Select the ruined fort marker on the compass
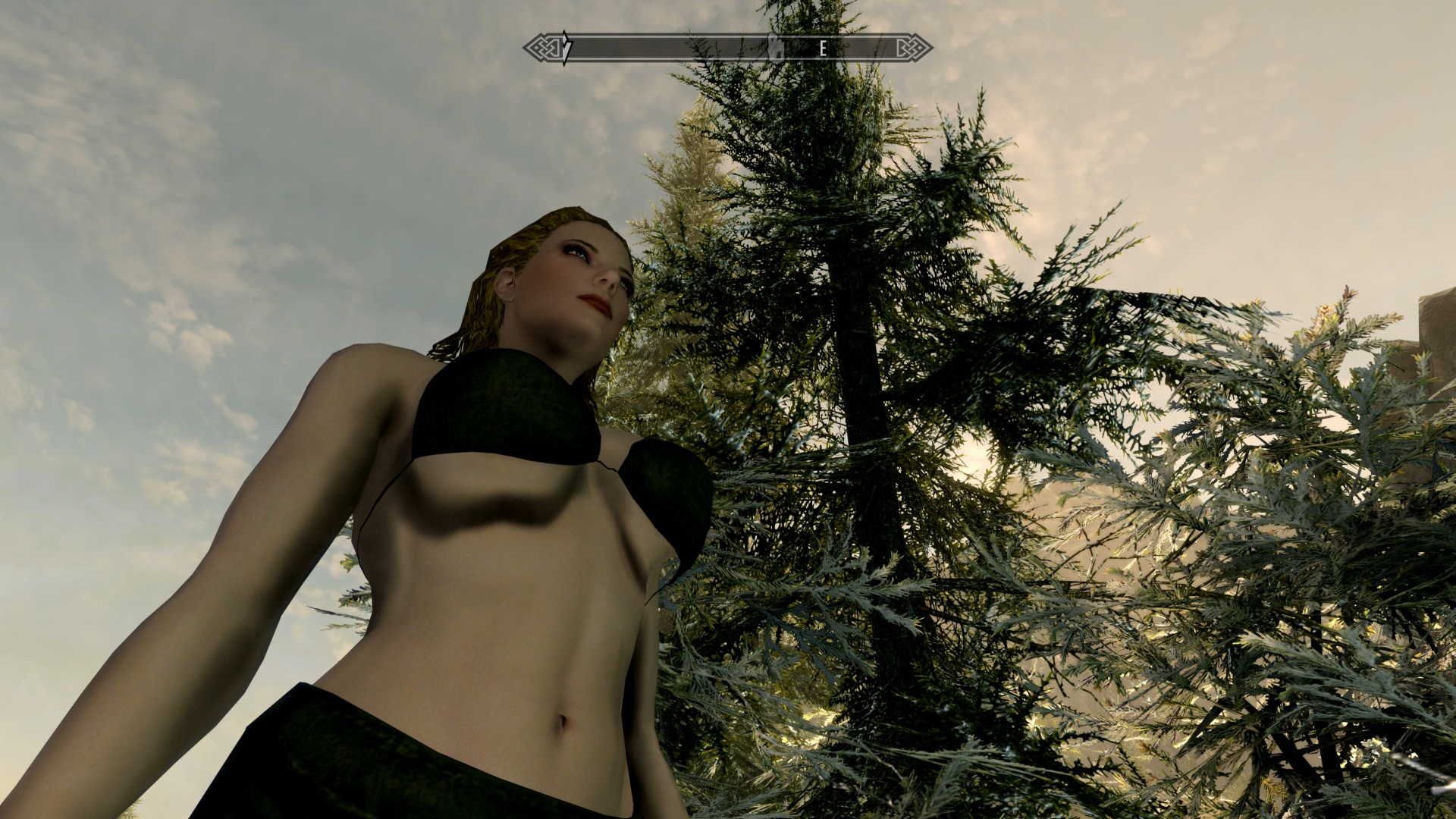Screen dimensions: 1456x819 pyautogui.click(x=775, y=48)
